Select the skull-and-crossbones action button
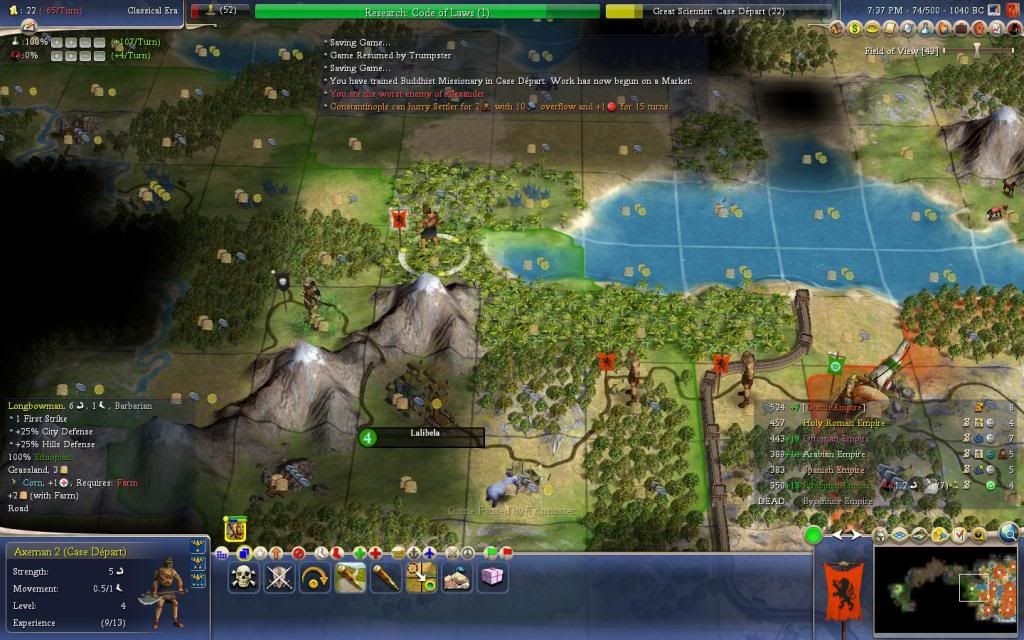Image resolution: width=1024 pixels, height=640 pixels. (245, 577)
